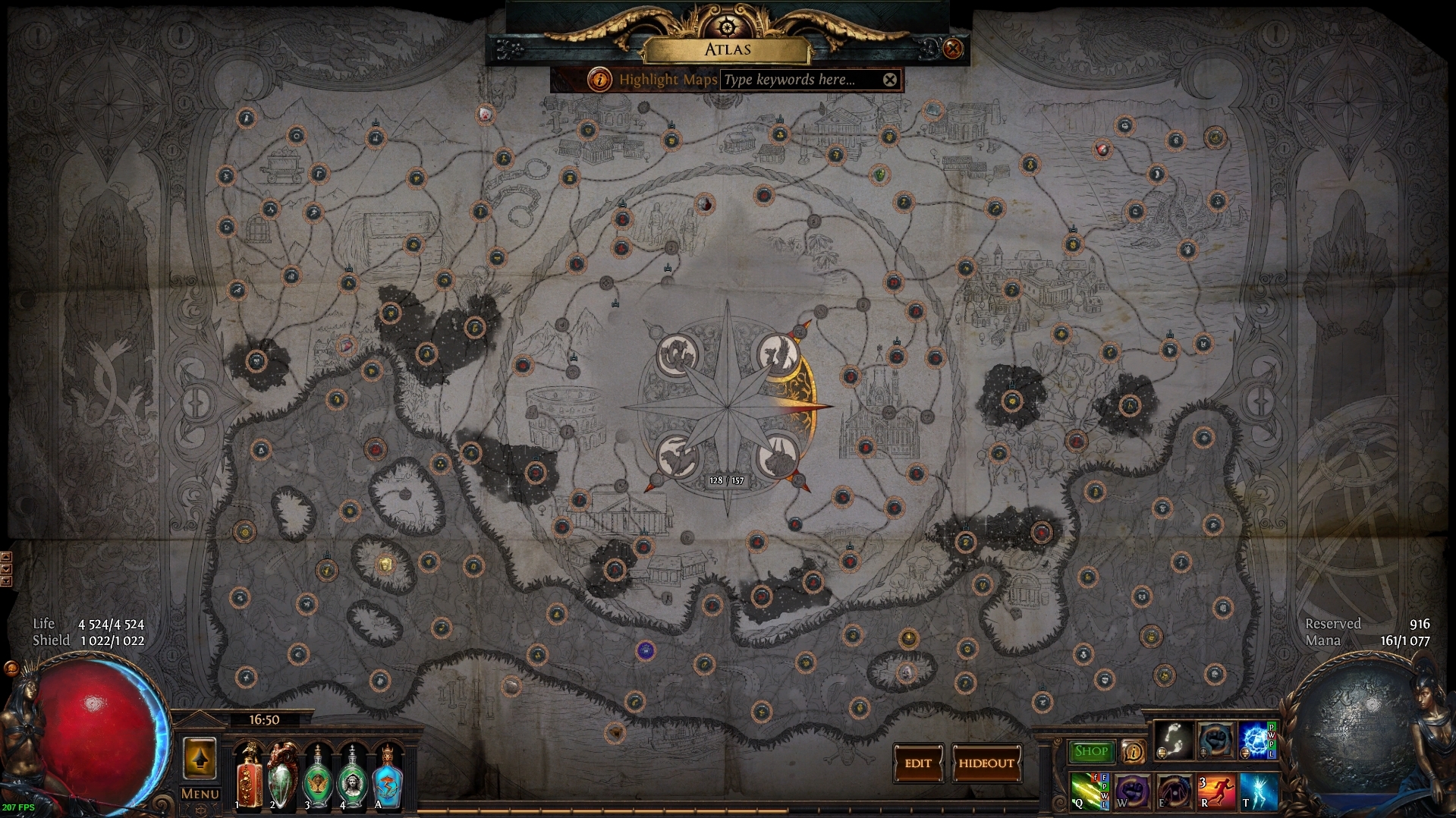Image resolution: width=1456 pixels, height=818 pixels.
Task: Click the Highlight Maps info circle
Action: (x=599, y=80)
